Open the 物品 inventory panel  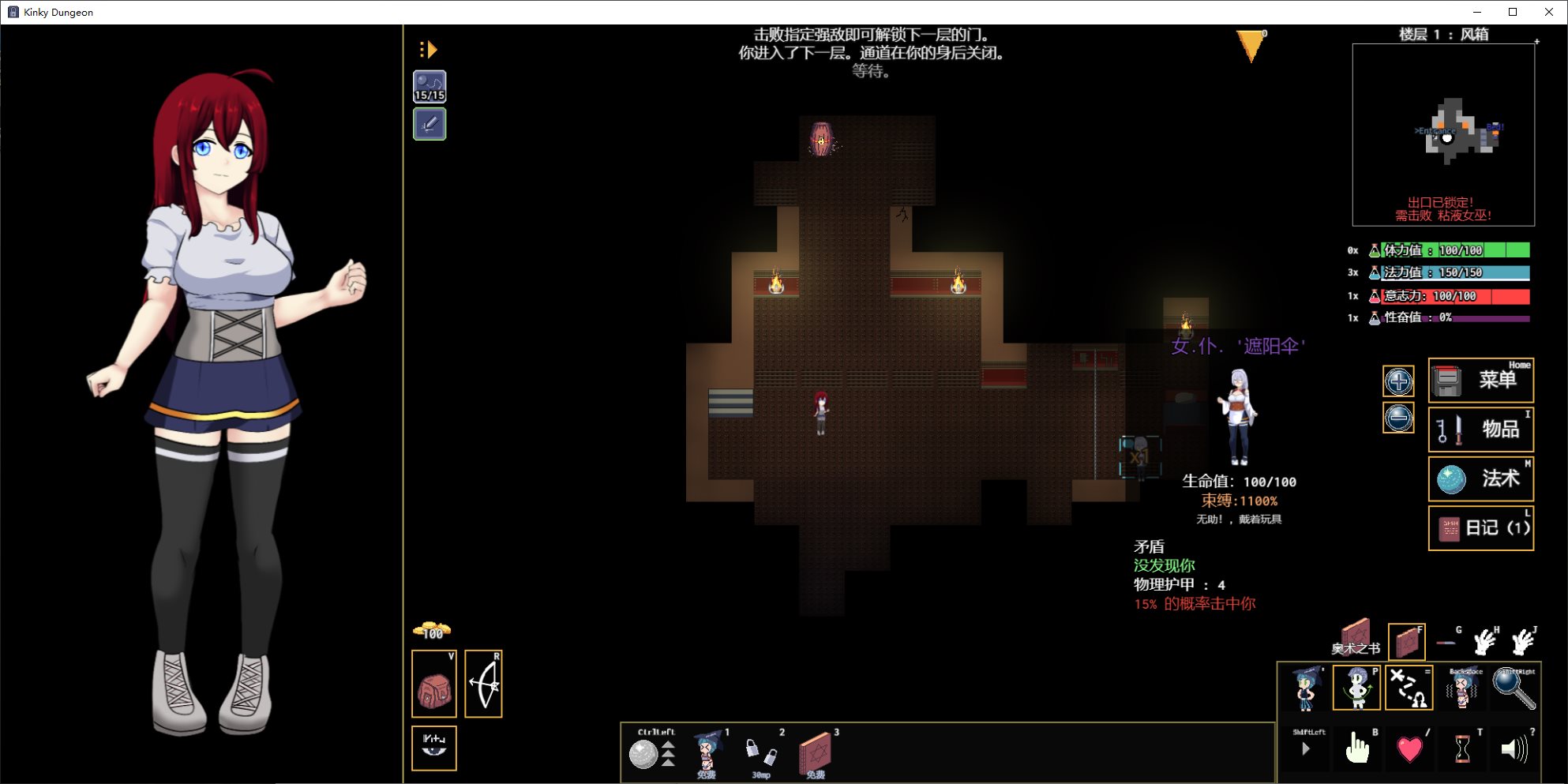pos(1480,430)
